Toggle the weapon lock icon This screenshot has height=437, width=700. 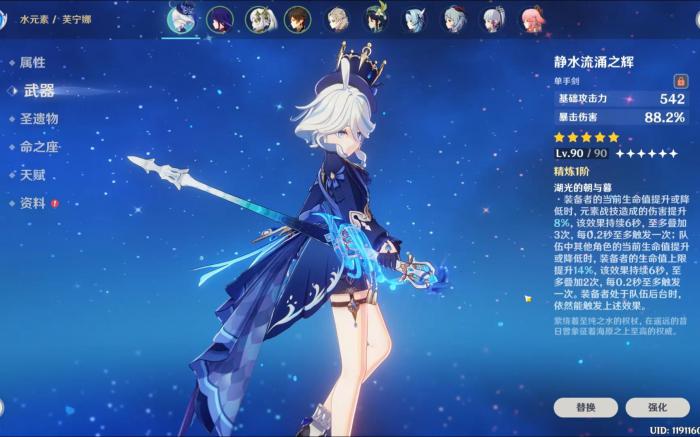point(679,80)
